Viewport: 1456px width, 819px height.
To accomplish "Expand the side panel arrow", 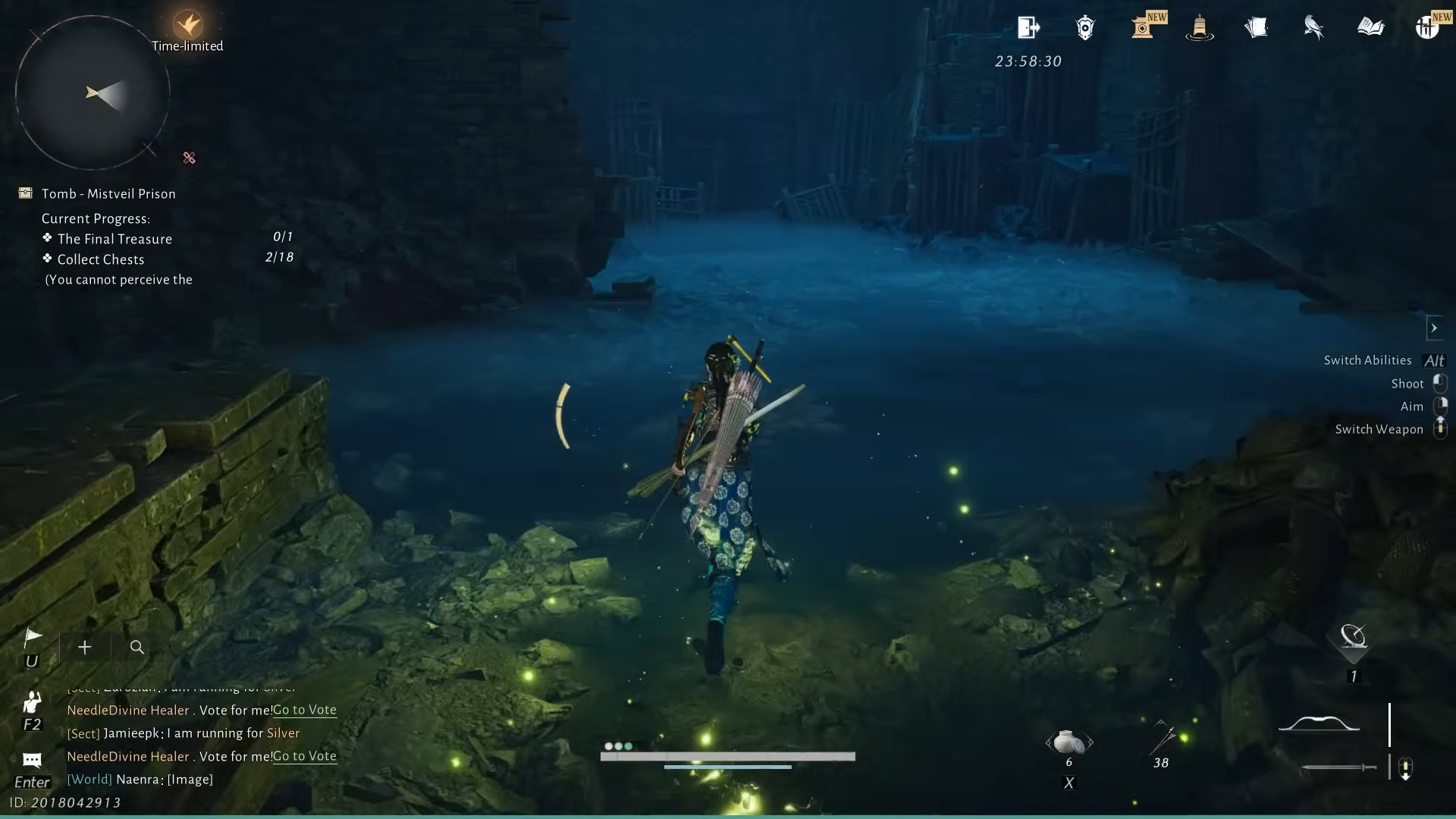I will click(x=1434, y=328).
